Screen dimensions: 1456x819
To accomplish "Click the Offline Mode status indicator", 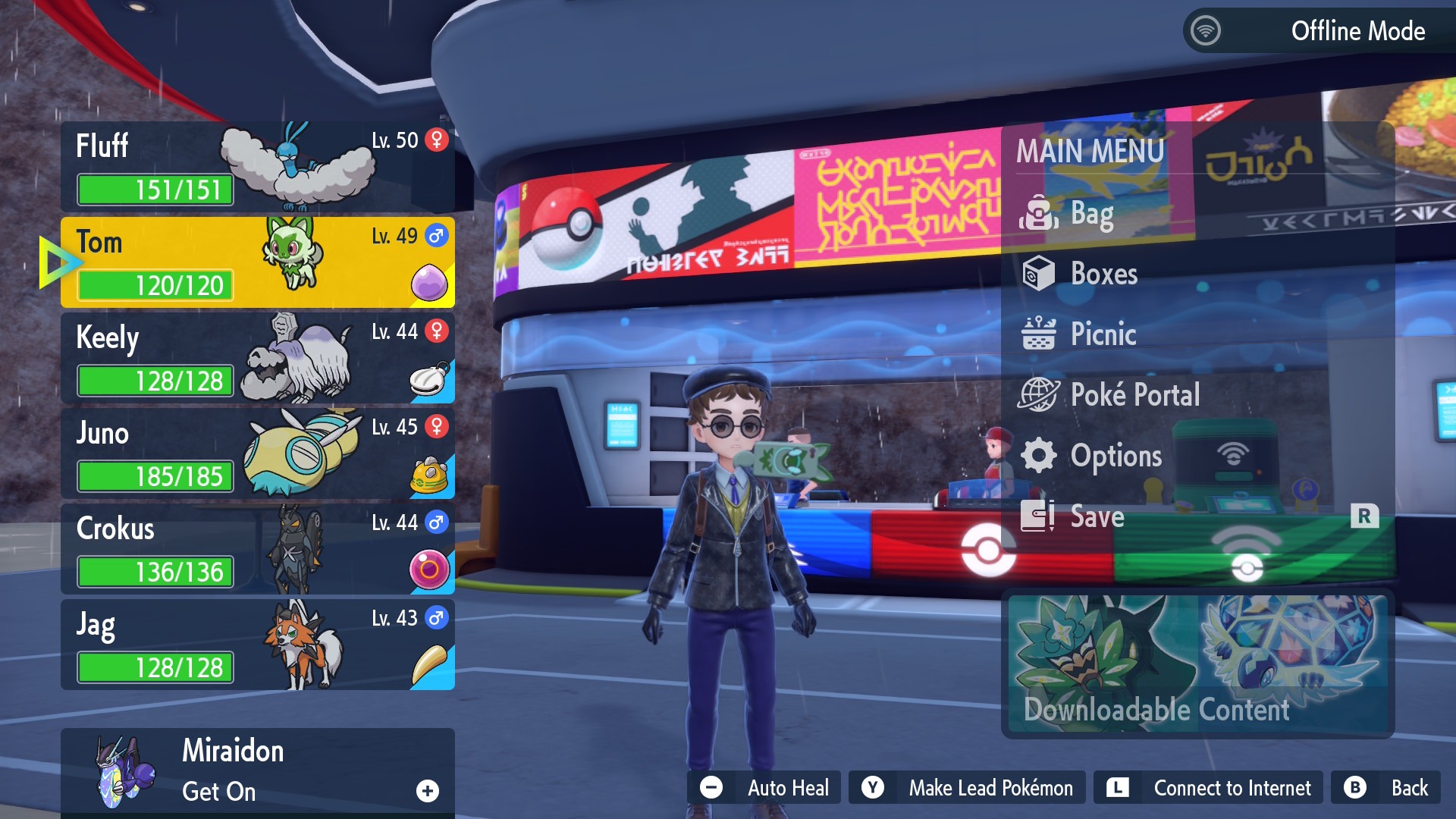I will point(1319,31).
